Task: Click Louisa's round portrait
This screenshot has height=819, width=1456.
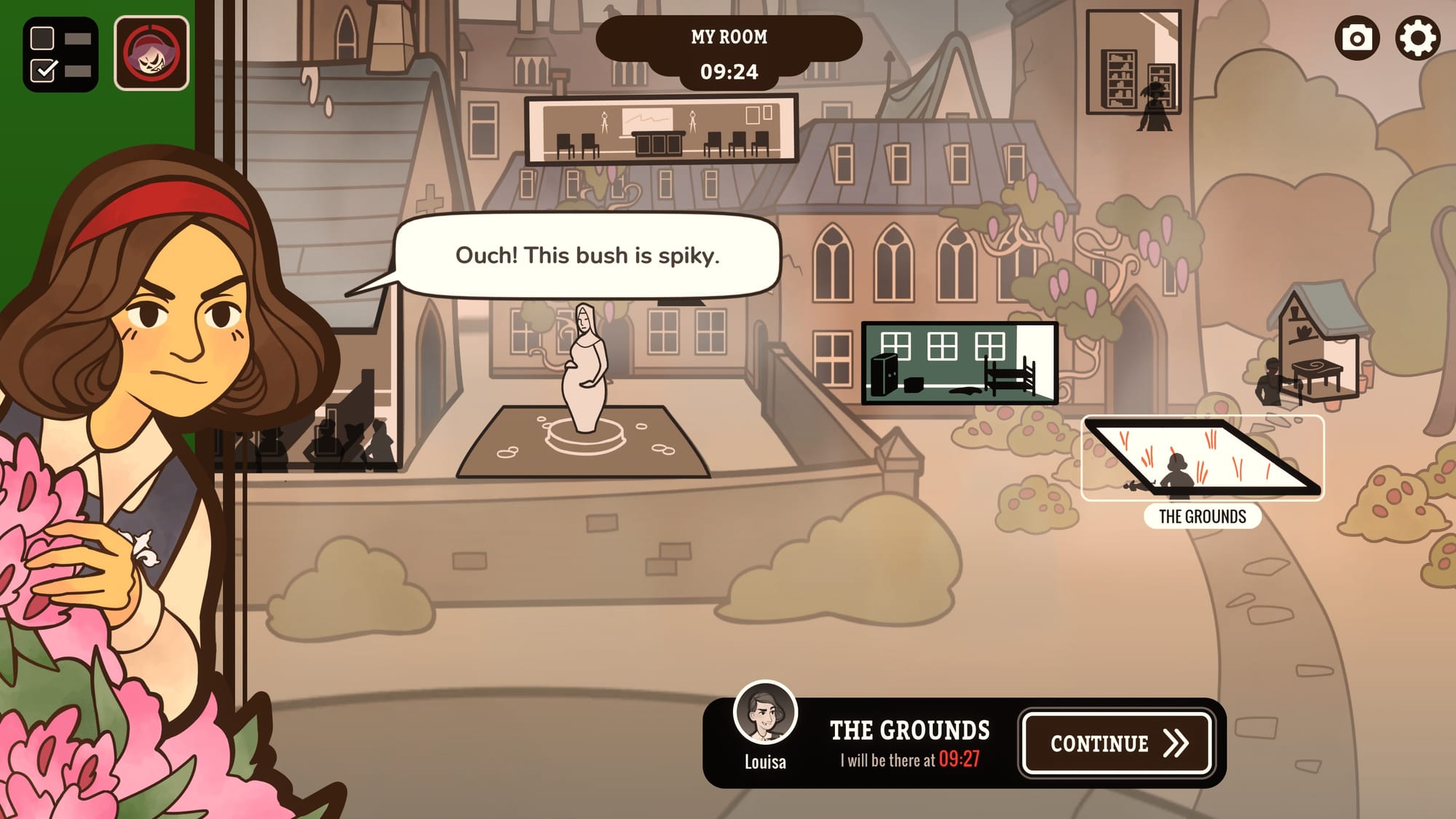Action: click(764, 712)
